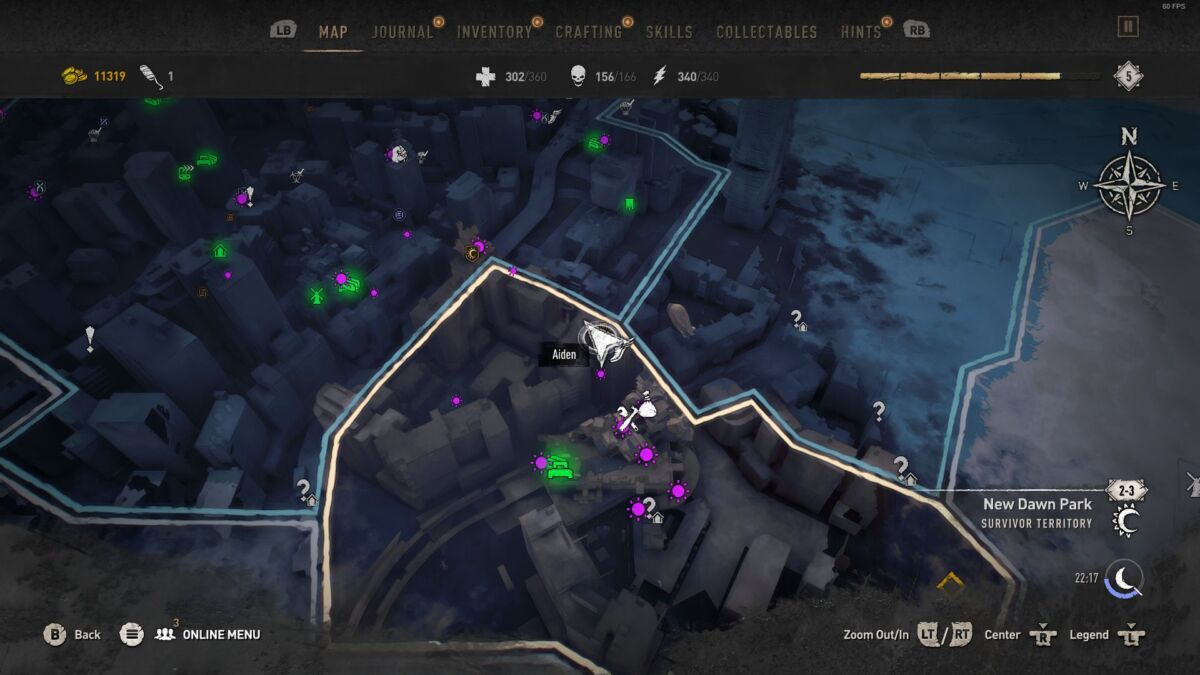Screen dimensions: 1200x675
Task: Show the Skills tab
Action: click(669, 32)
